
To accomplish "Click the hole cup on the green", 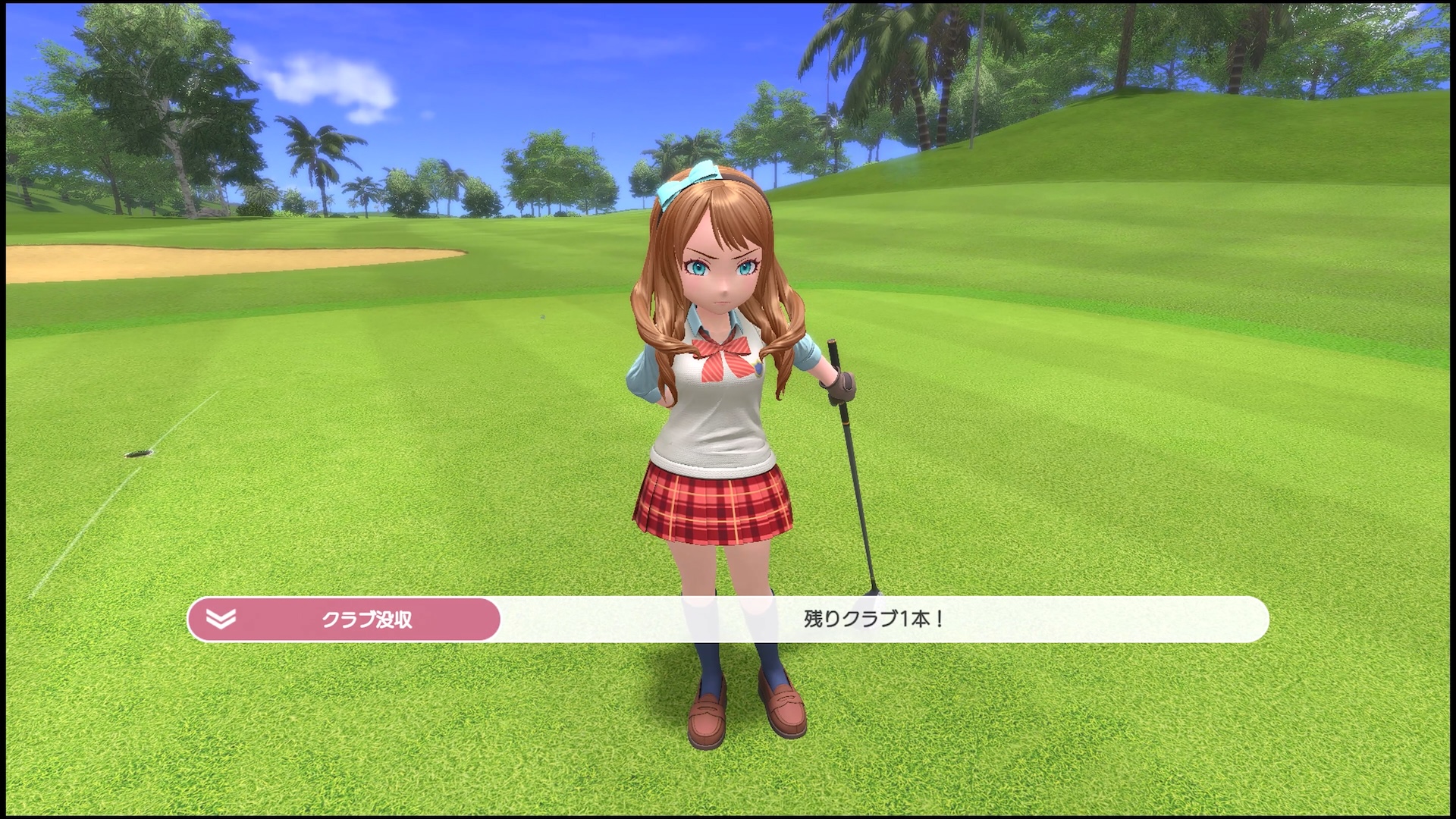I will [135, 453].
